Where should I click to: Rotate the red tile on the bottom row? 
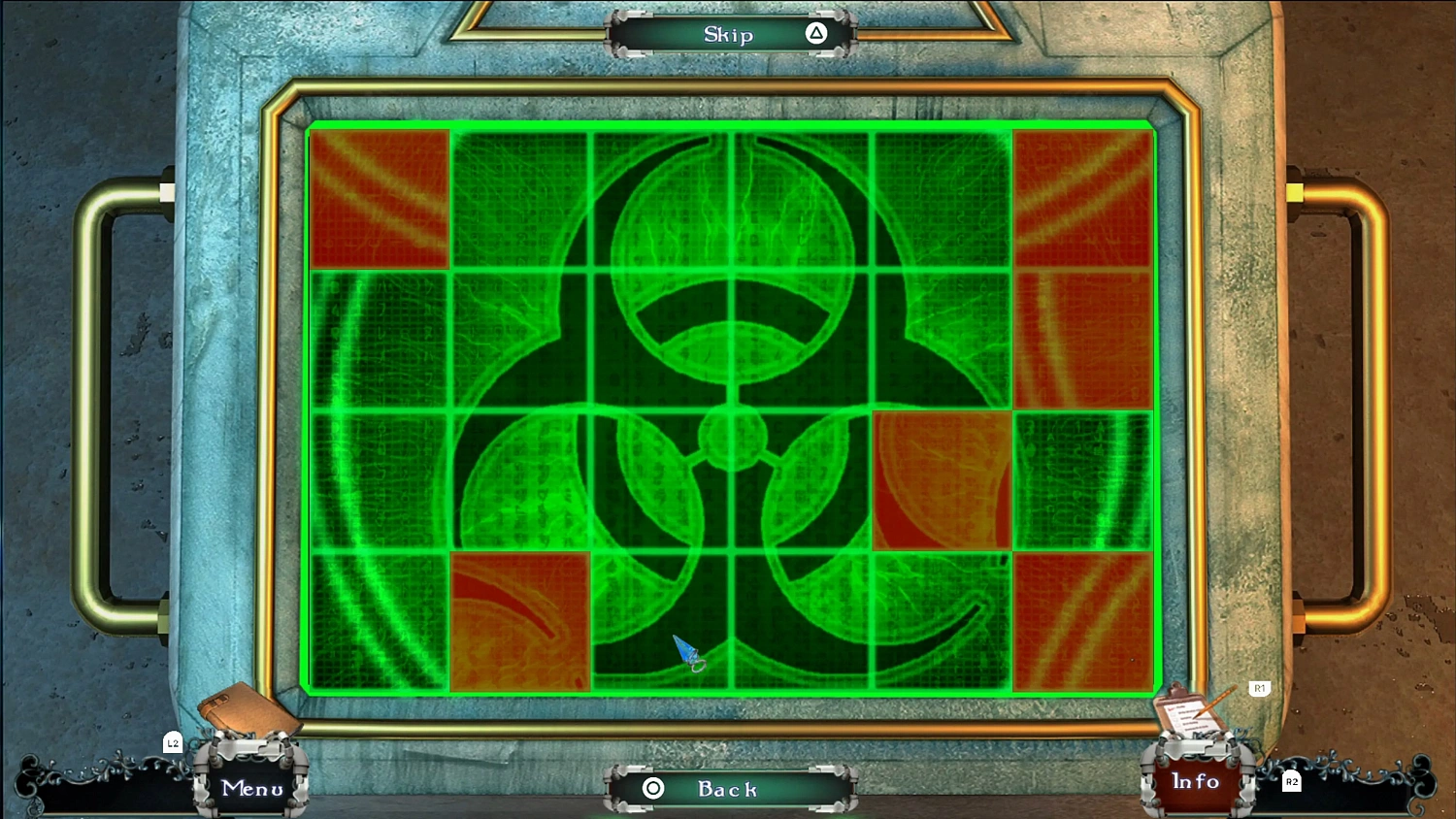click(520, 622)
